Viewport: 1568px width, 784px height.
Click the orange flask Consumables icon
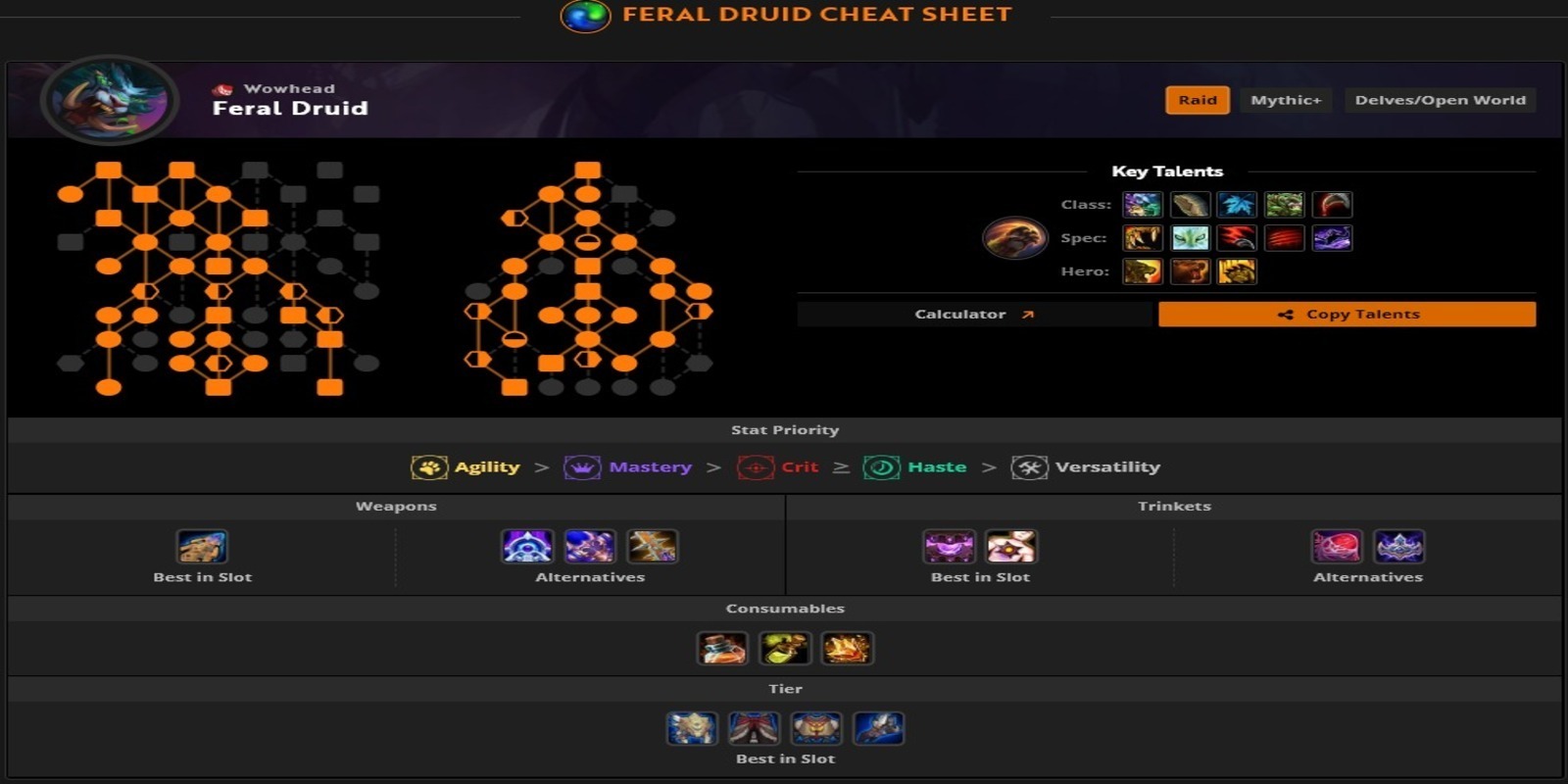coord(721,648)
